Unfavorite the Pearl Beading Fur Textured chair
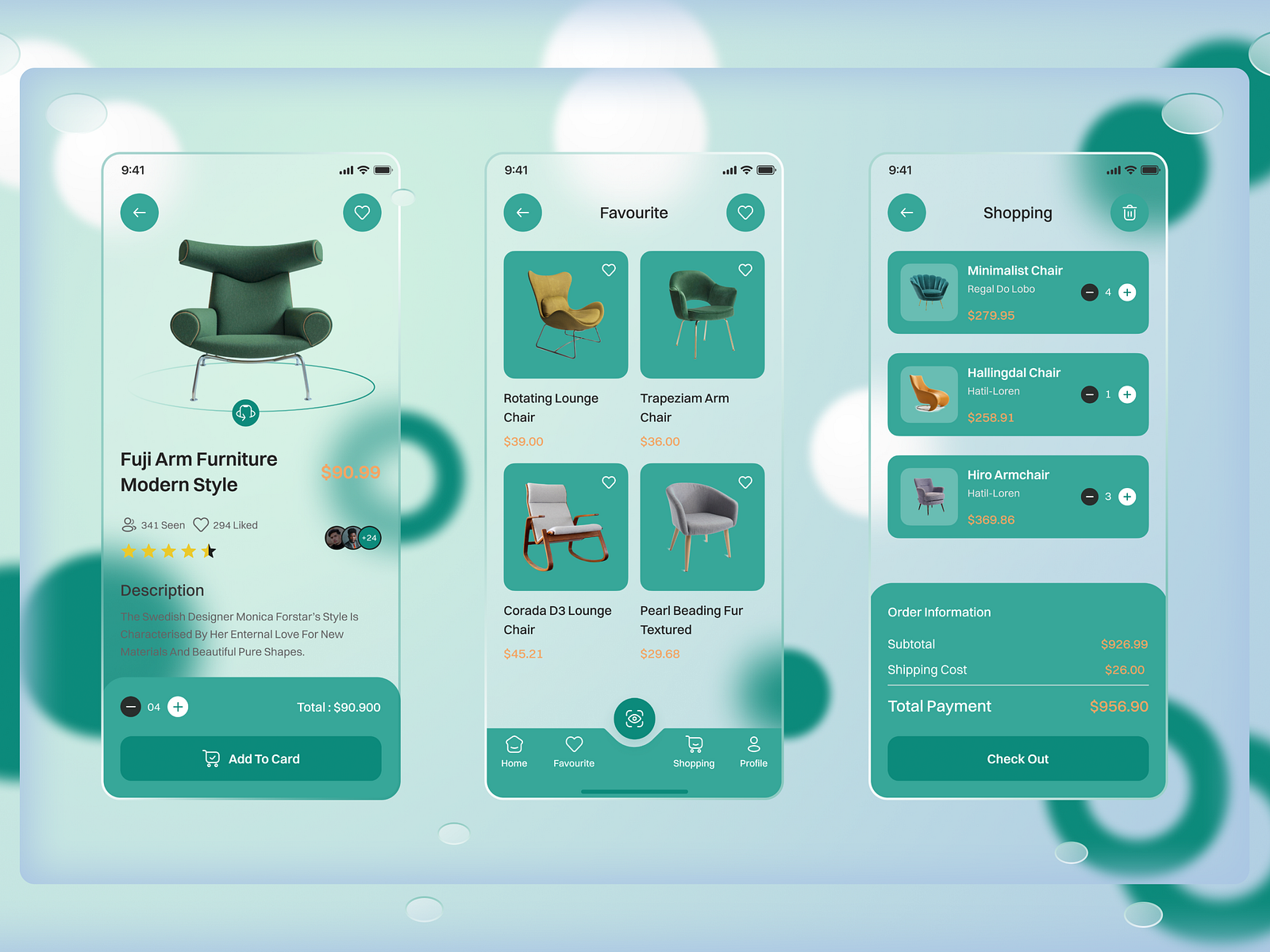Image resolution: width=1270 pixels, height=952 pixels. click(745, 482)
